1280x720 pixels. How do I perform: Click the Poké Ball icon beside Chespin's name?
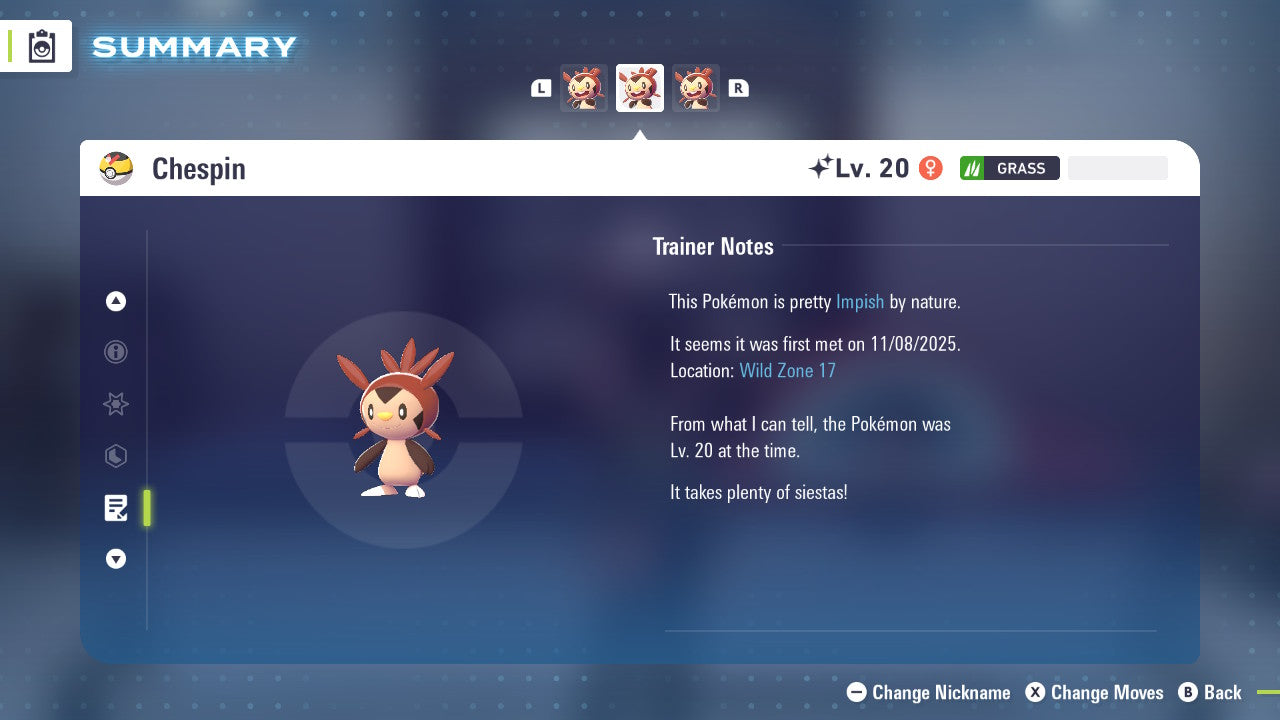[116, 168]
